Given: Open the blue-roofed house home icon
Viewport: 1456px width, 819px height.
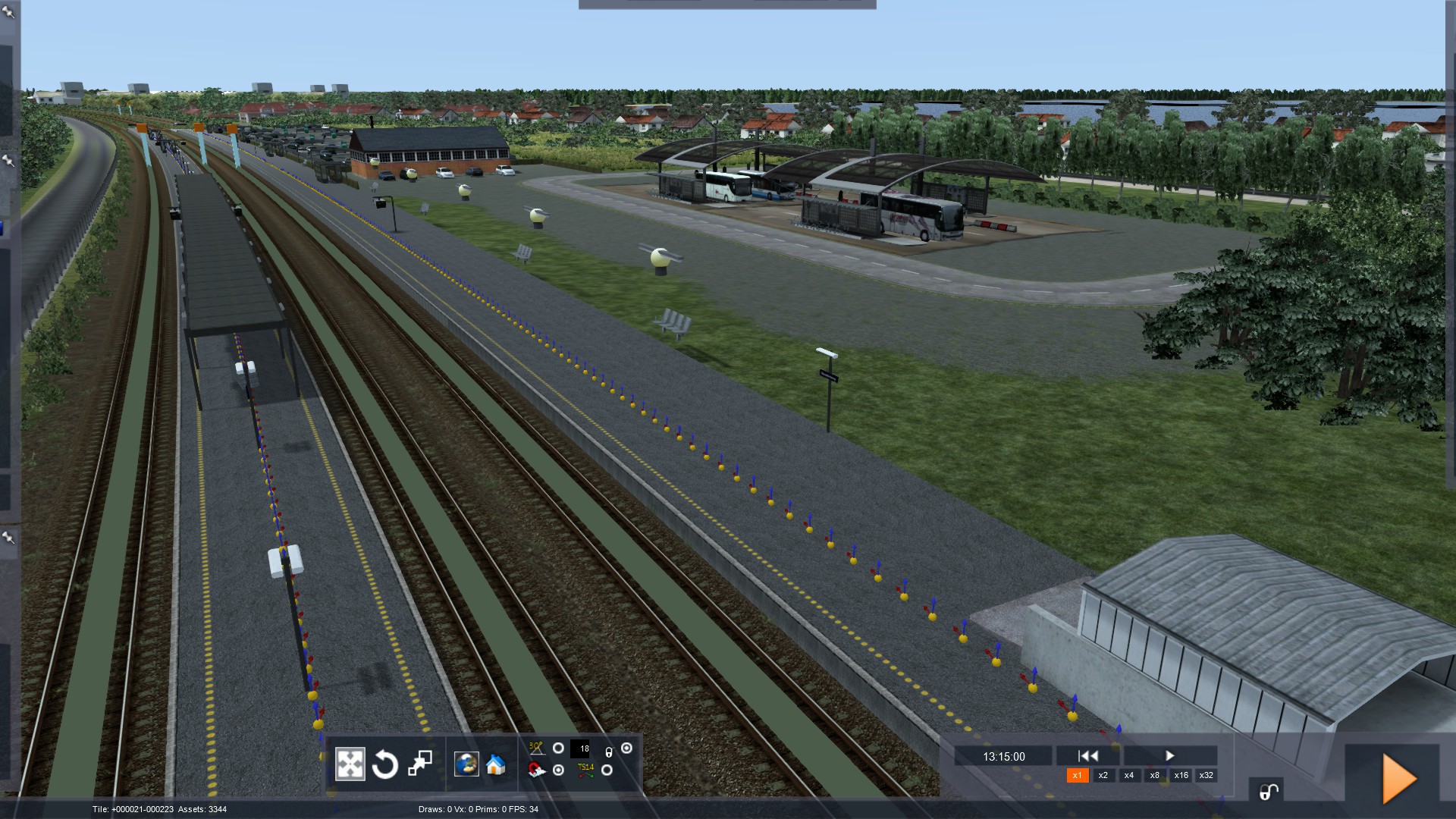Looking at the screenshot, I should click(496, 764).
